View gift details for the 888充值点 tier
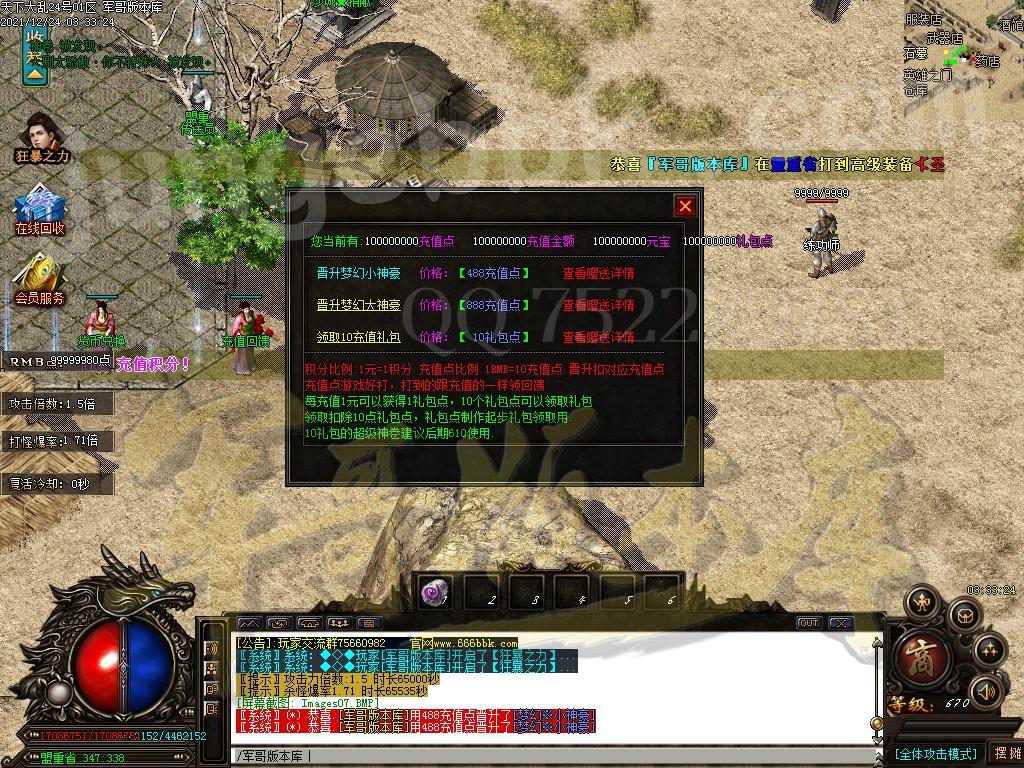Image resolution: width=1024 pixels, height=768 pixels. (598, 305)
